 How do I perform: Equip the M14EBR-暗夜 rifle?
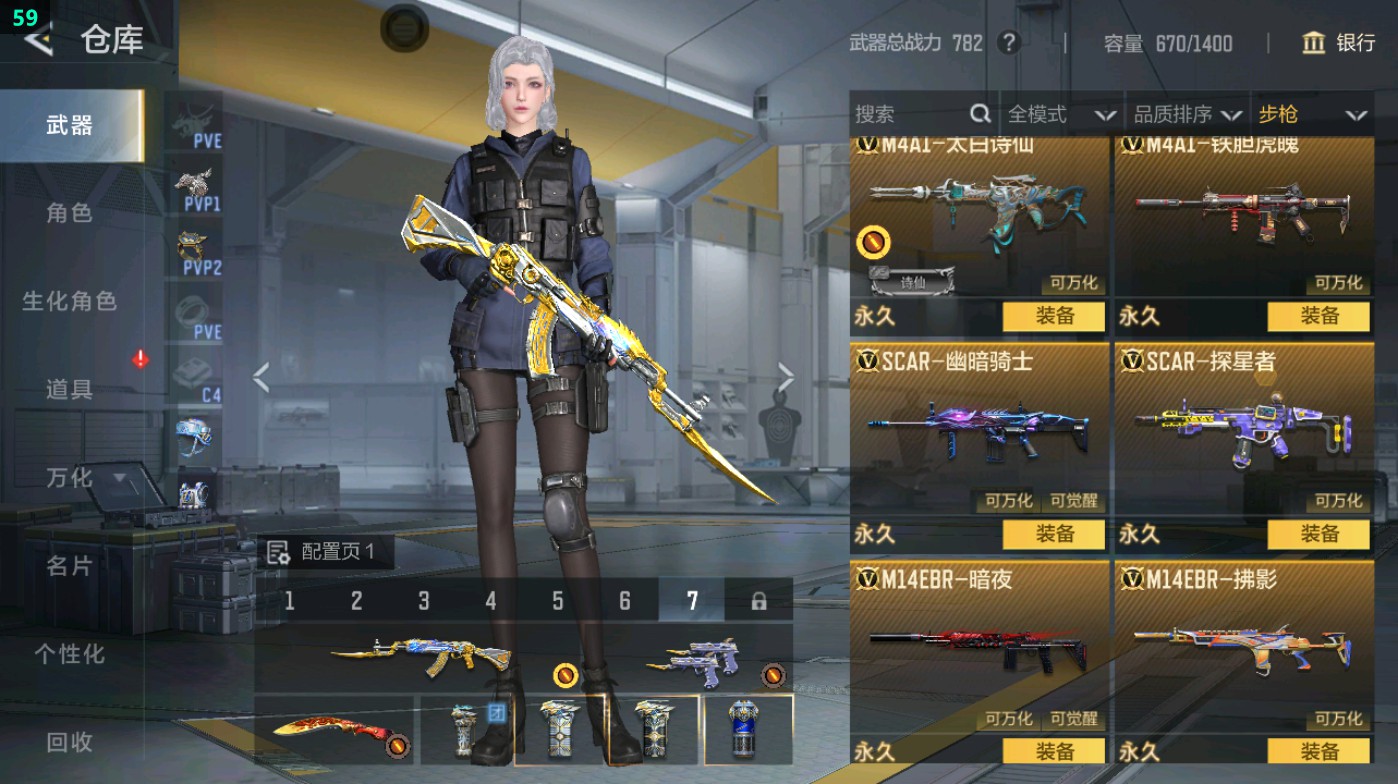[x=1054, y=751]
